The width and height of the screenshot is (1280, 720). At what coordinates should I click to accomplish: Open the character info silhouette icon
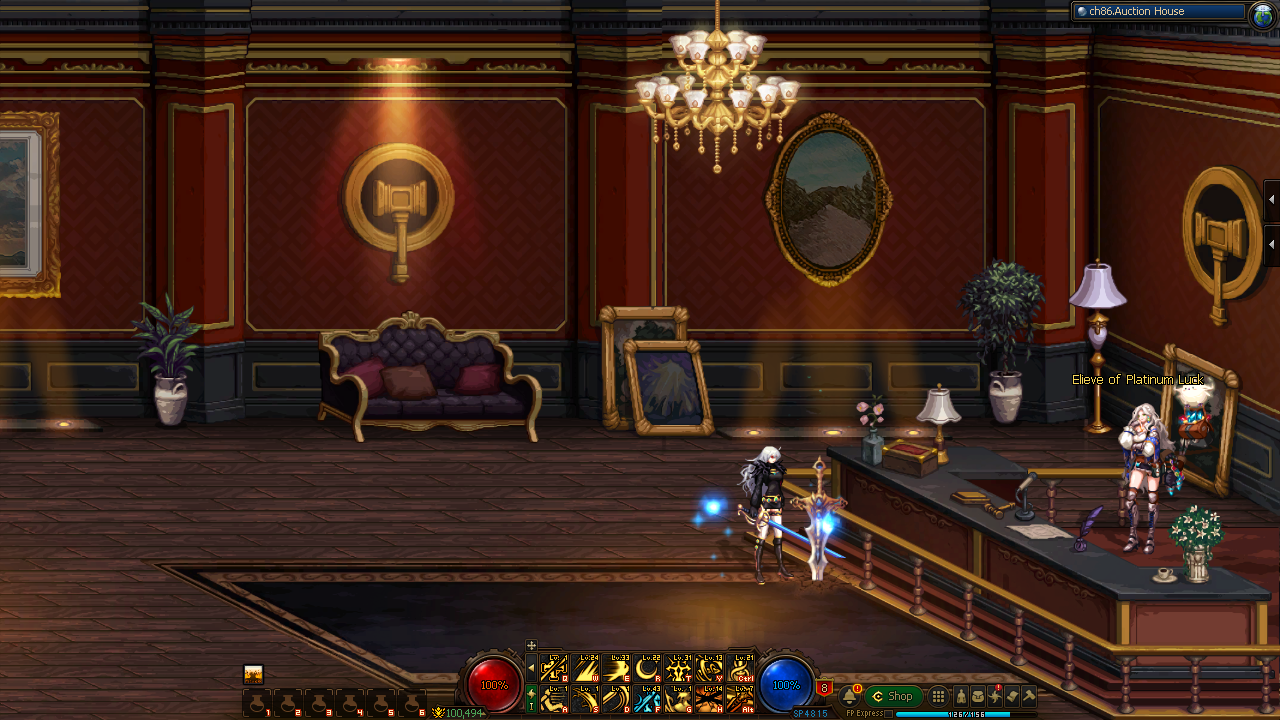(961, 696)
